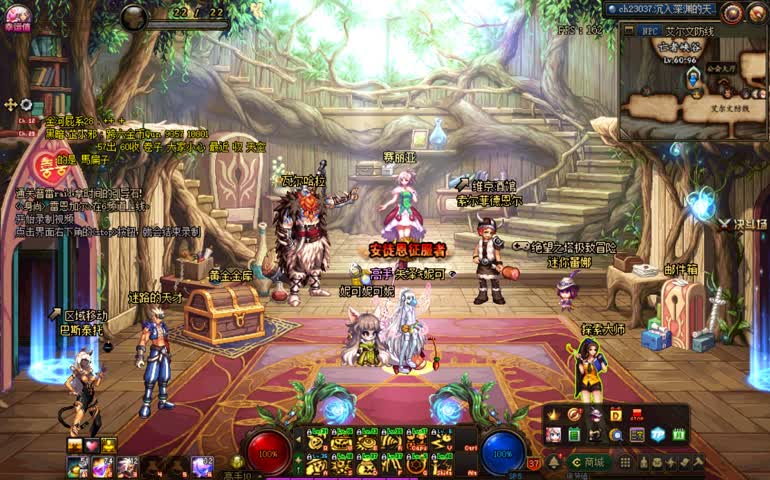Click the pink heart buff icon
770x480 pixels.
click(92, 445)
